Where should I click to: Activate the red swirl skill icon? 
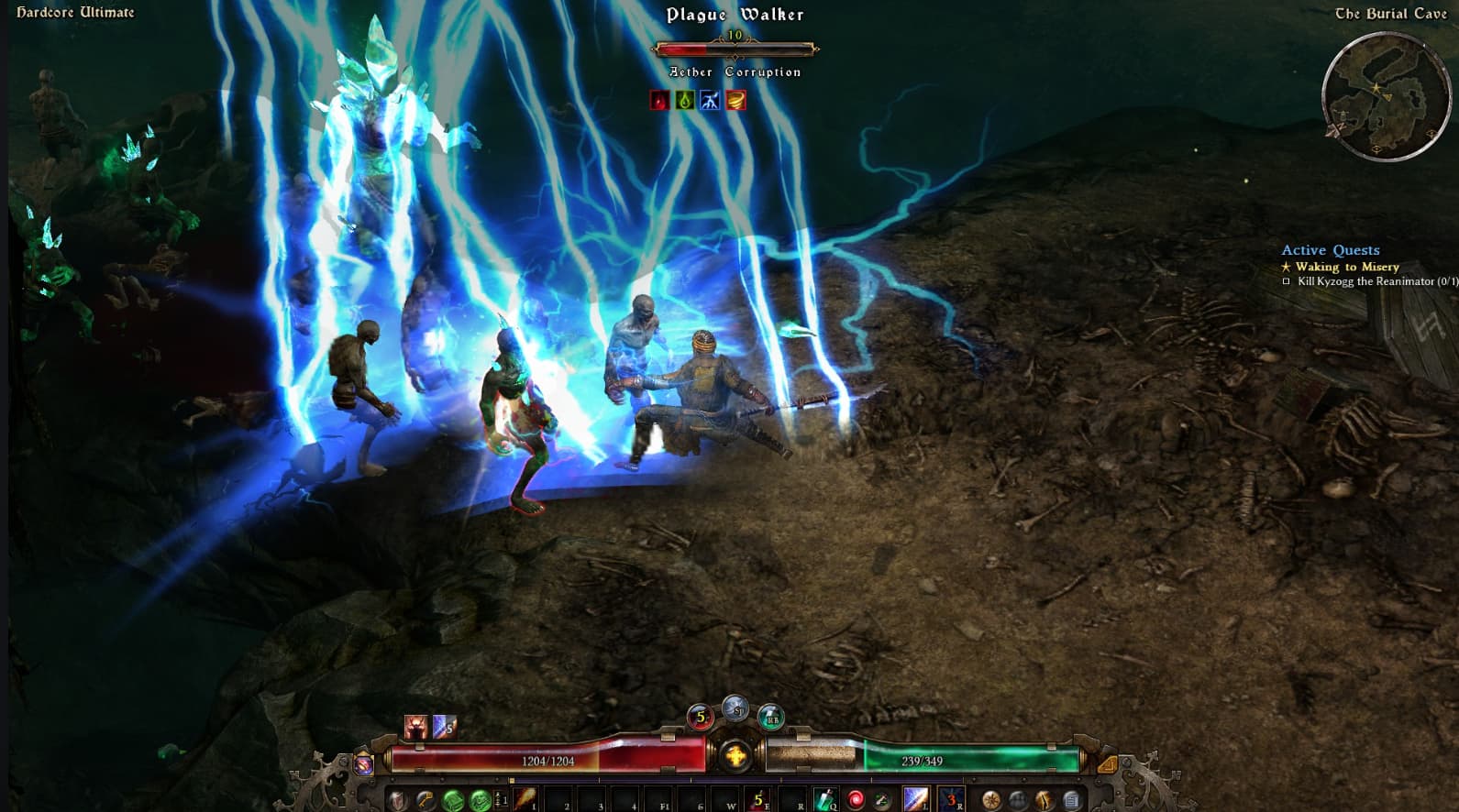[x=855, y=799]
